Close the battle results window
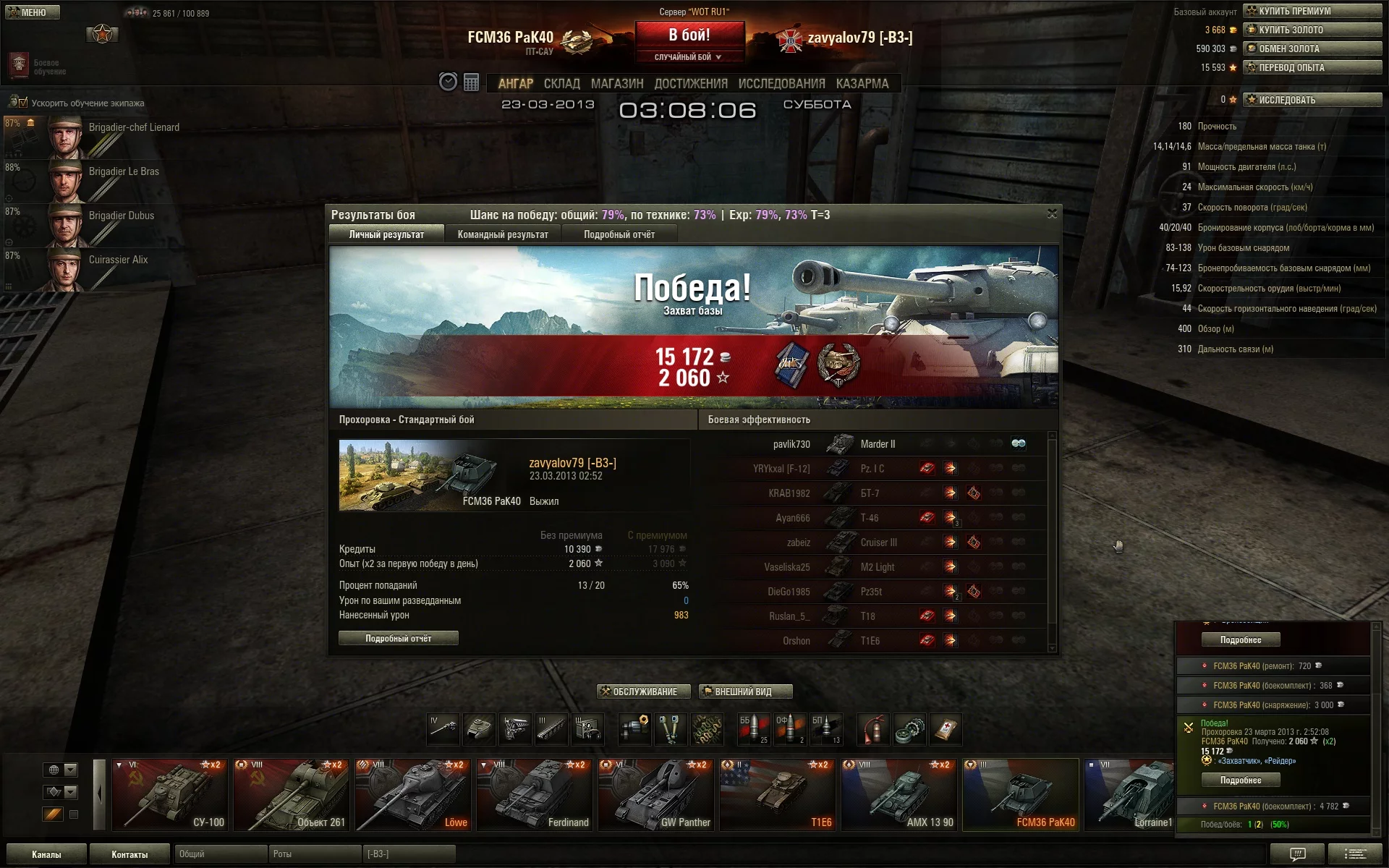 (x=1052, y=213)
